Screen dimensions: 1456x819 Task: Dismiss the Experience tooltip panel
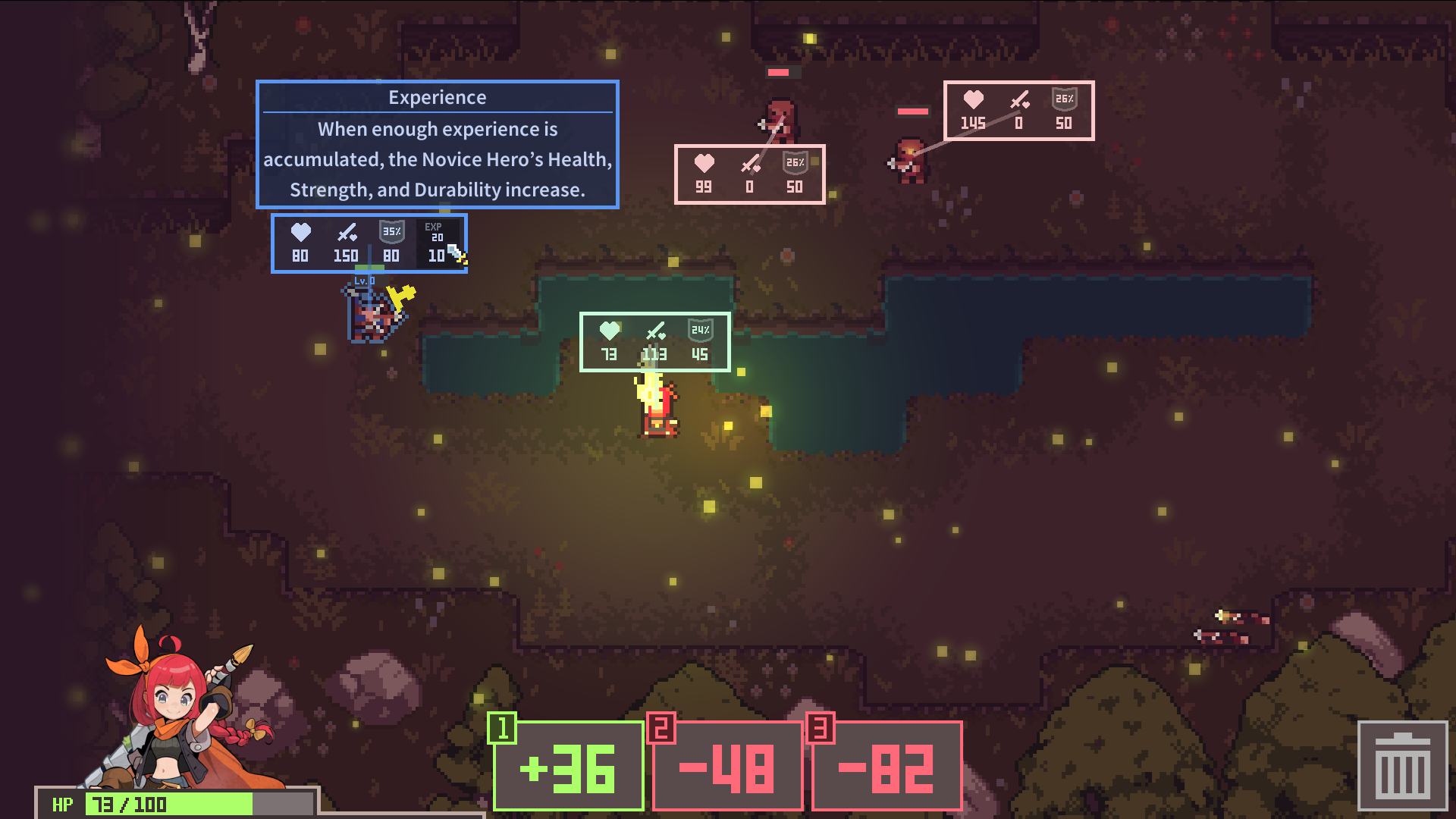point(438,144)
